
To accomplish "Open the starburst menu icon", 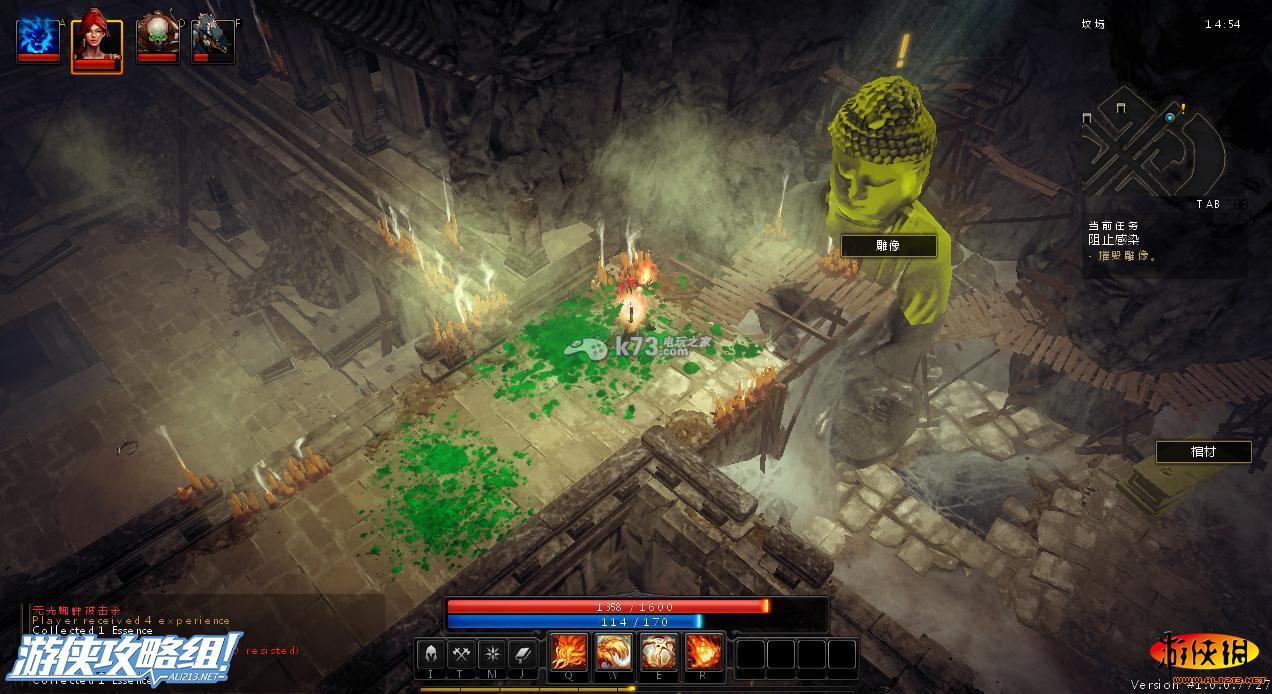I will (493, 654).
